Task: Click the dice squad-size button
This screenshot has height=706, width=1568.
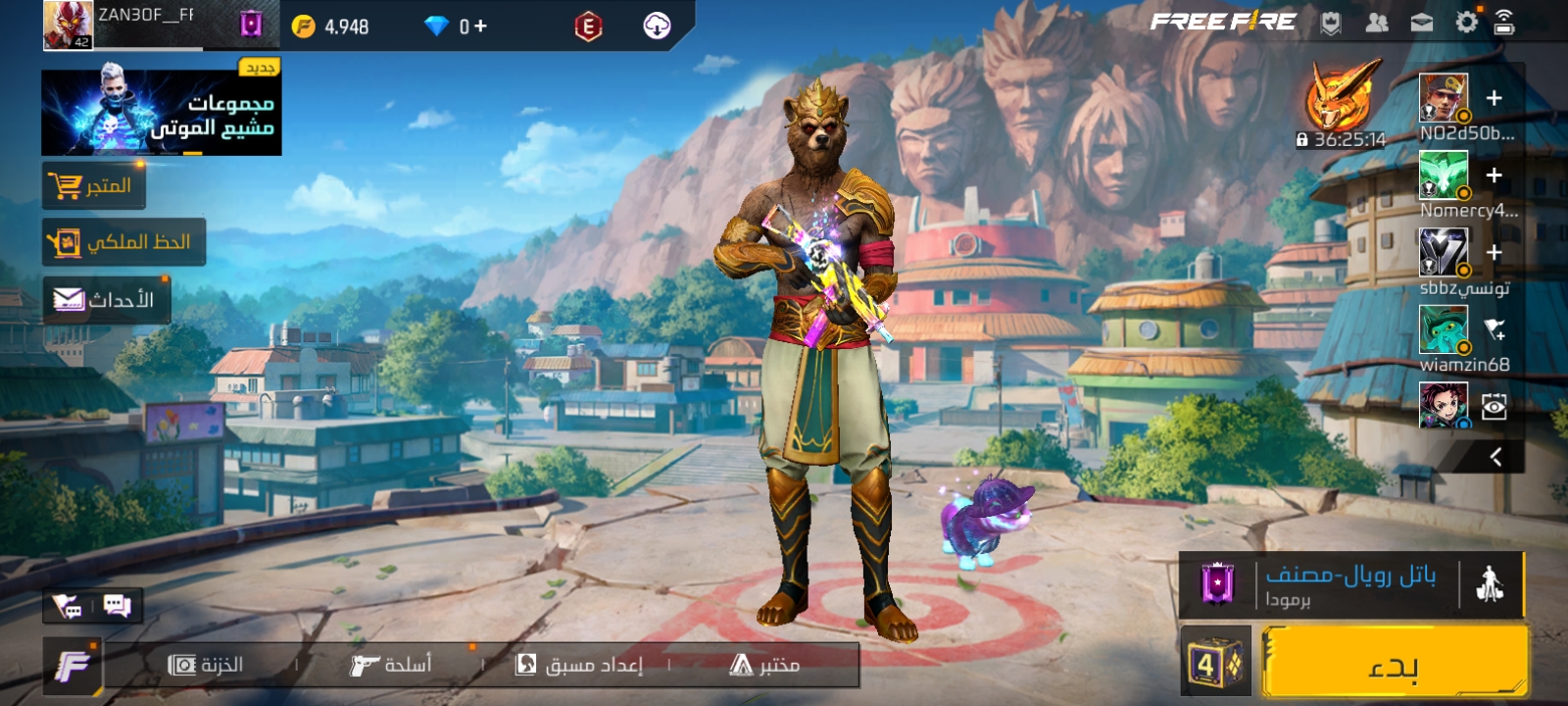Action: tap(1215, 663)
